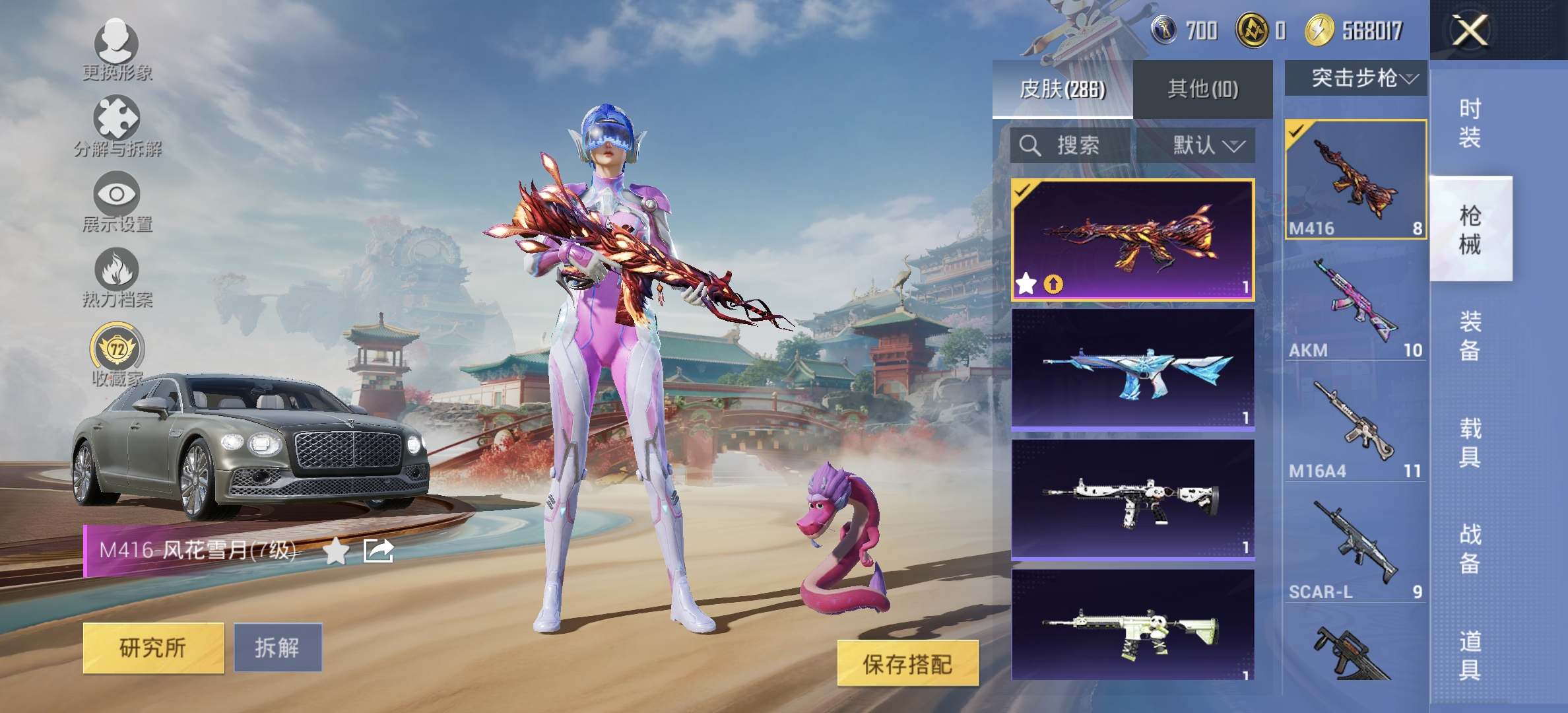Open the 分解与拆解 dismantle feature
The height and width of the screenshot is (713, 1568).
pos(117,129)
